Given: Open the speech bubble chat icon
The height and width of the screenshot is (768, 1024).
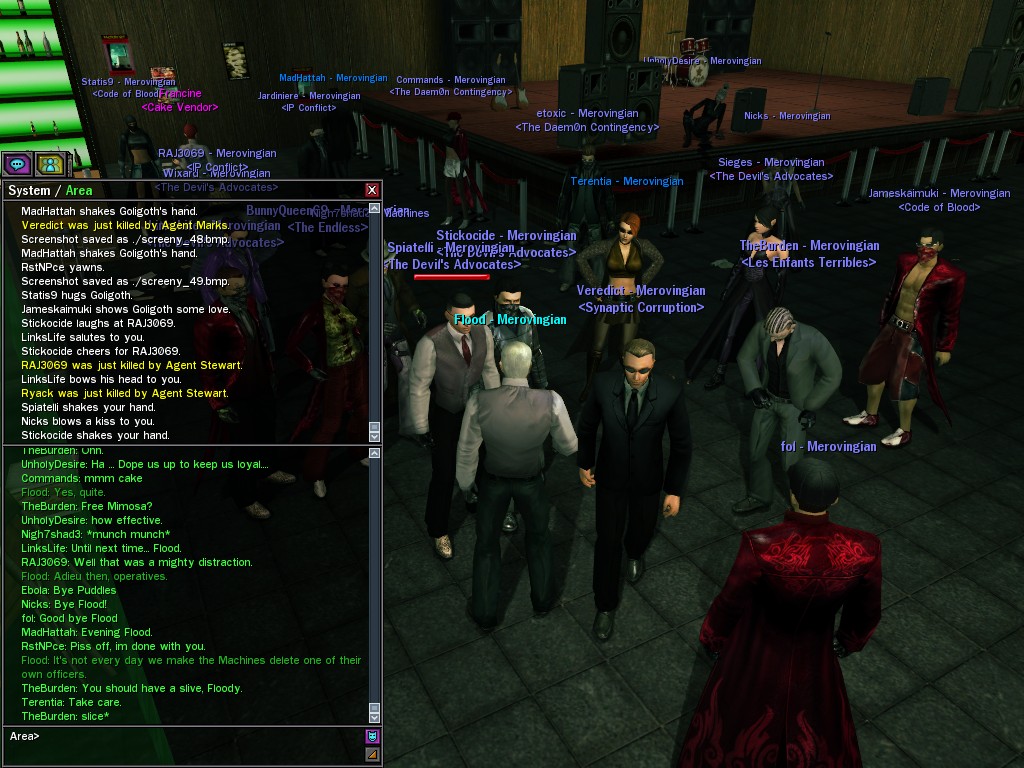Looking at the screenshot, I should coord(17,164).
